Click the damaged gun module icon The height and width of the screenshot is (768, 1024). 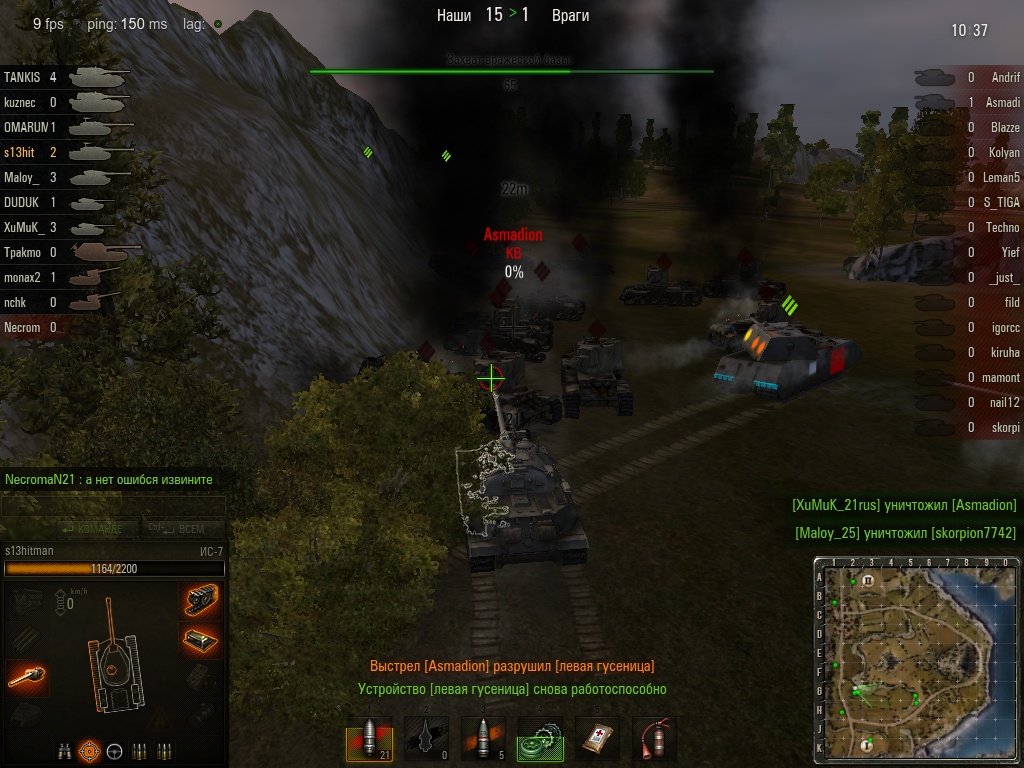click(x=27, y=678)
